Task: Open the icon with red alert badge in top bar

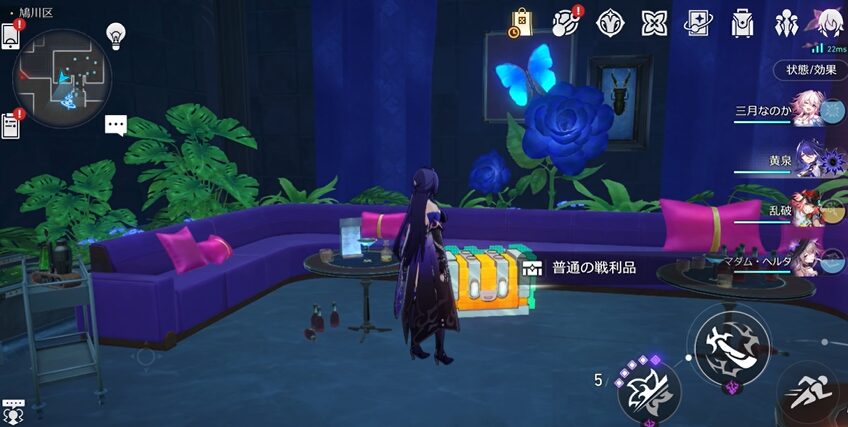Action: 566,22
